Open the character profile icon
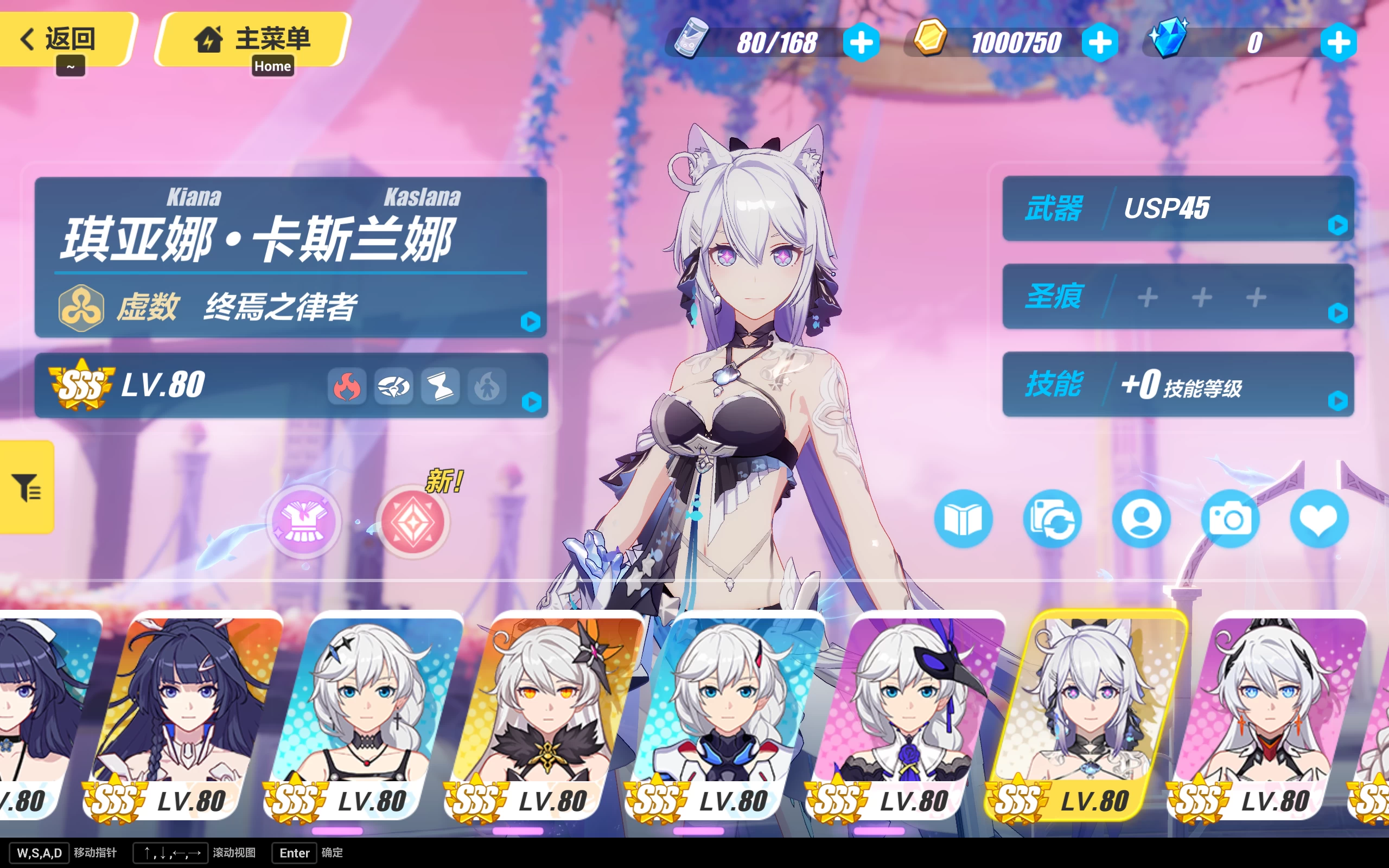The image size is (1389, 868). (x=1142, y=519)
